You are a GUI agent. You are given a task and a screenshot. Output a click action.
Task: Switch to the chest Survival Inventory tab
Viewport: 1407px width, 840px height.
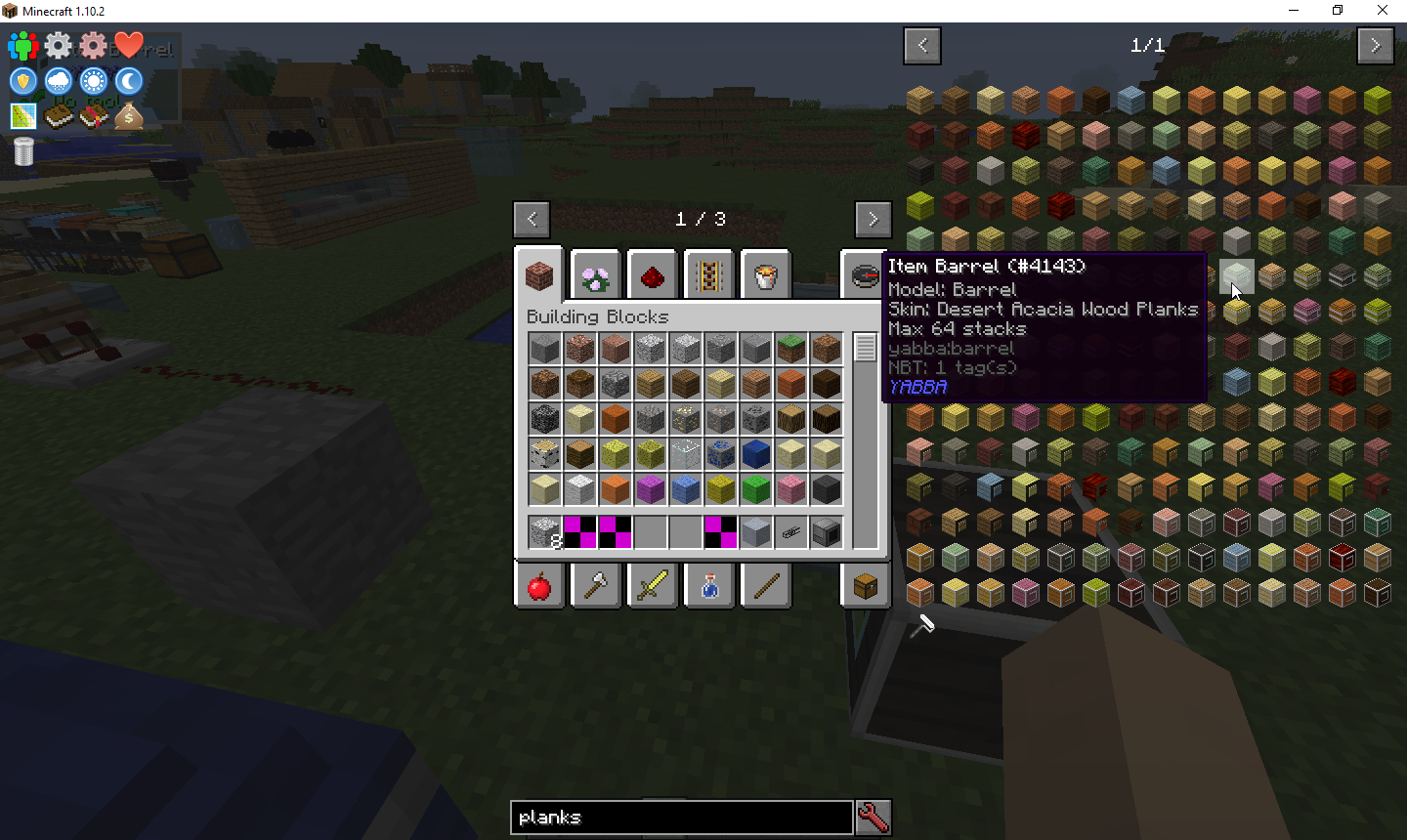click(866, 586)
